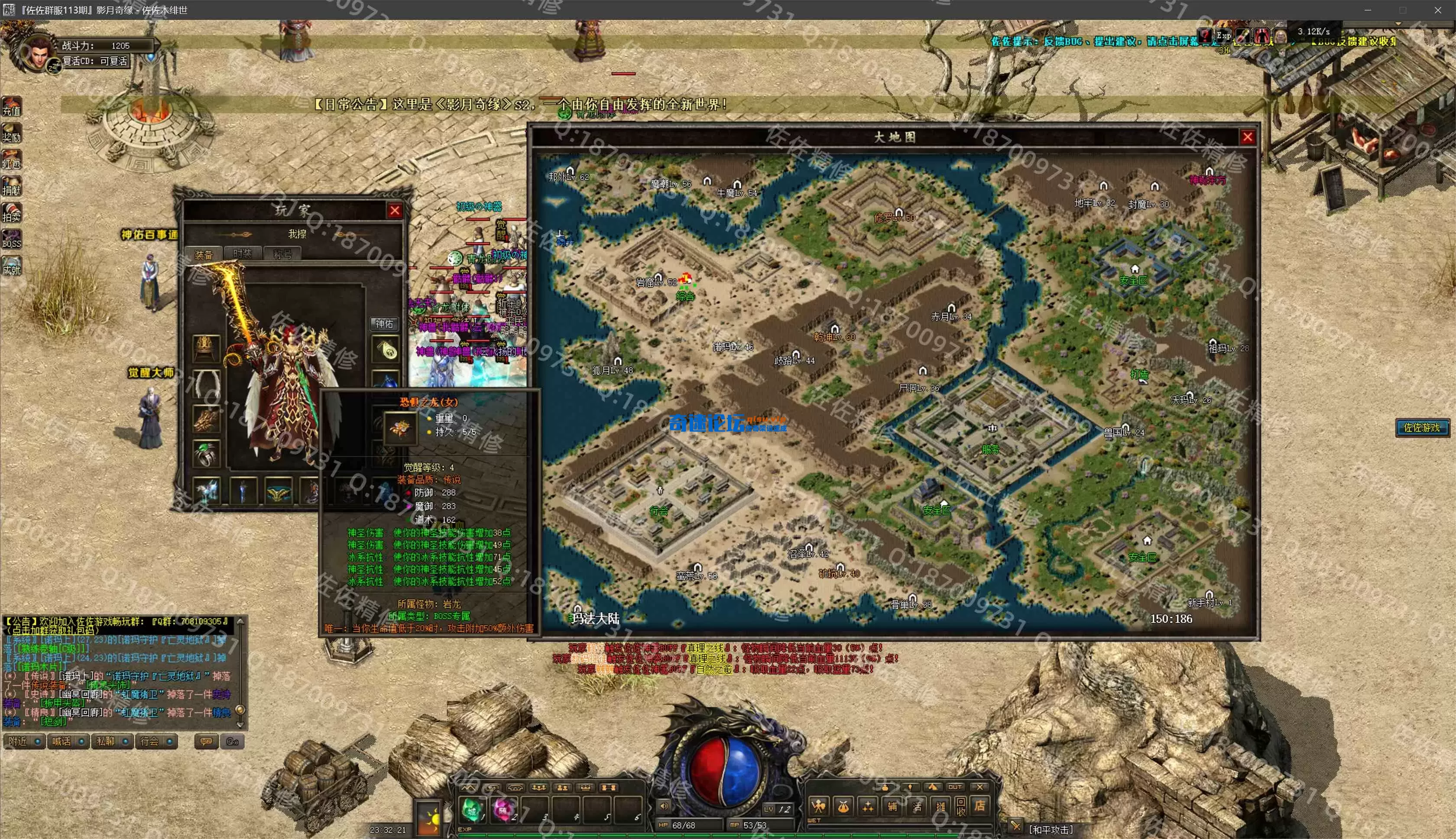This screenshot has width=1456, height=839.
Task: Use the green 城 town scroll in slot 1
Action: [x=473, y=810]
